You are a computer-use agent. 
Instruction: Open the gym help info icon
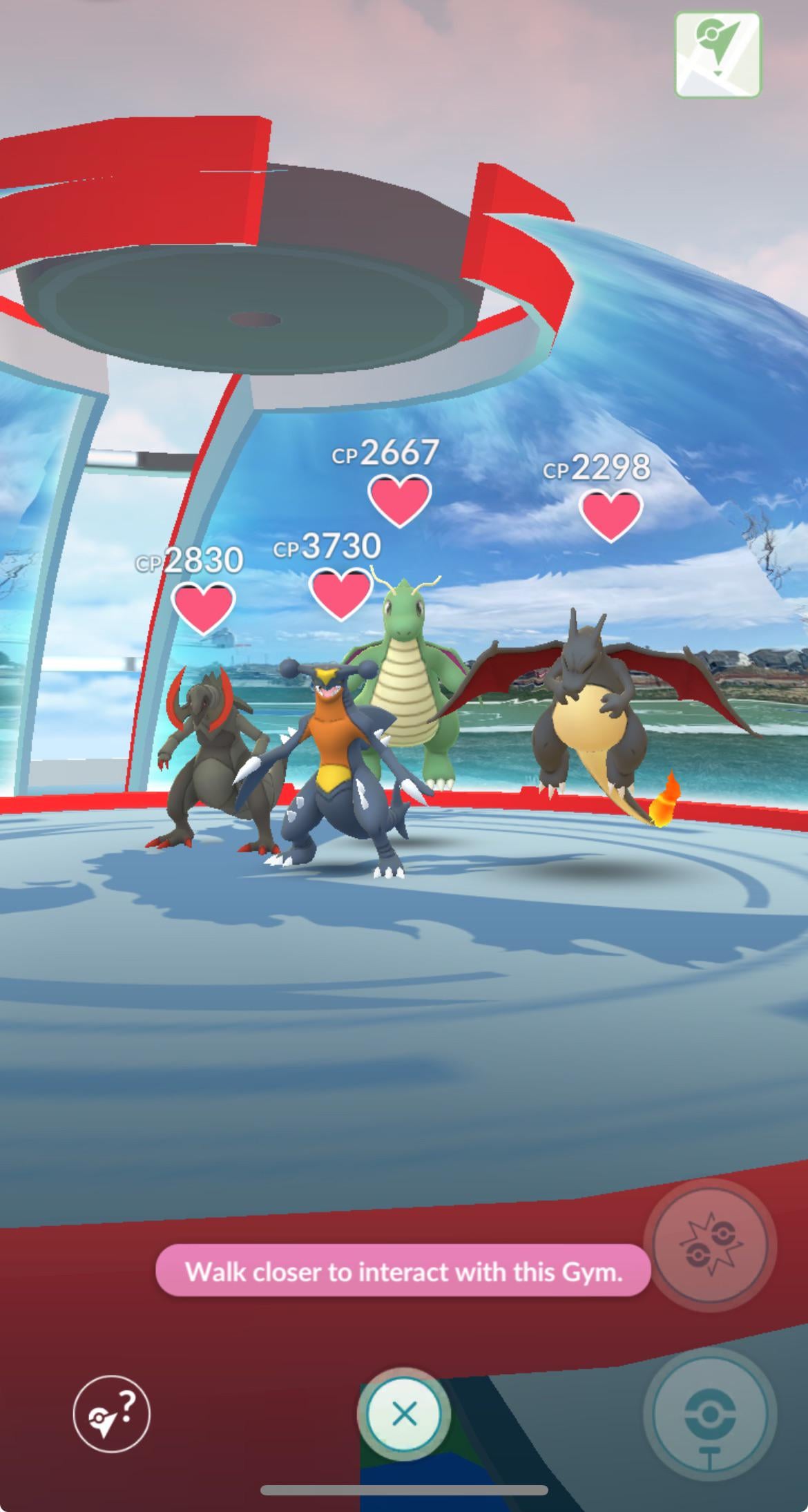[x=111, y=1414]
